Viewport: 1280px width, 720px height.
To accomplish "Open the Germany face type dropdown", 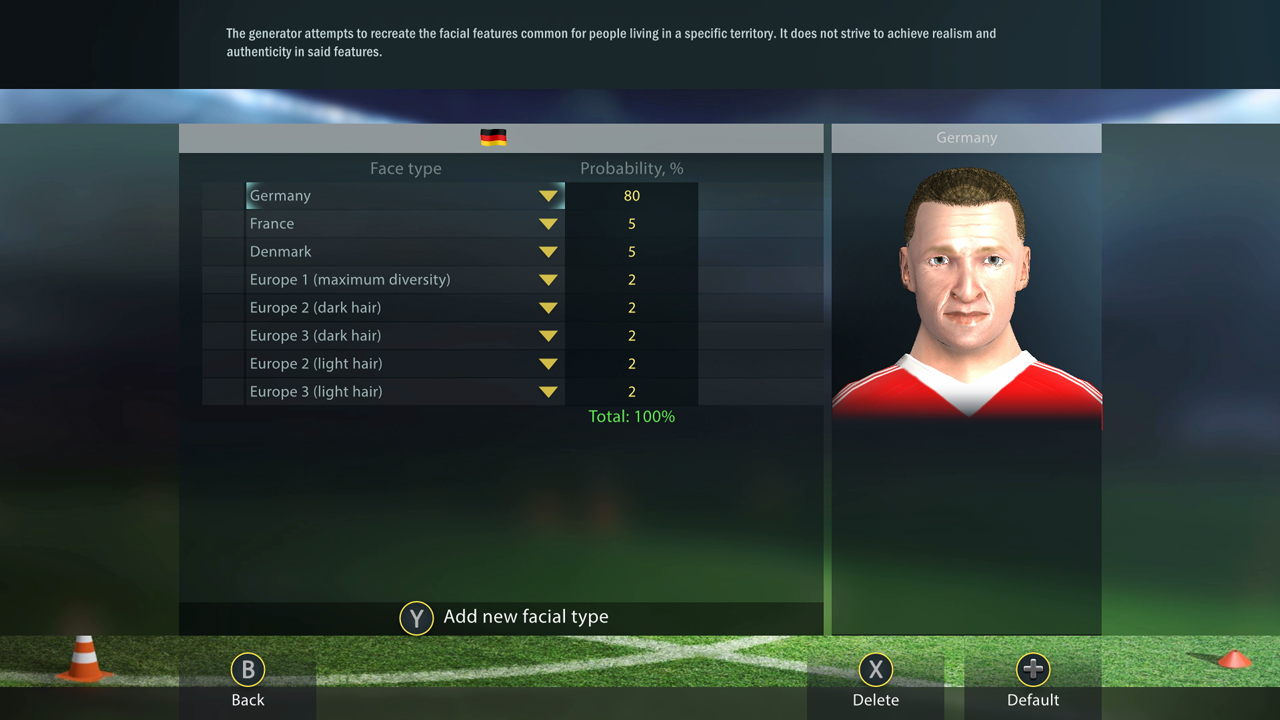I will 548,195.
